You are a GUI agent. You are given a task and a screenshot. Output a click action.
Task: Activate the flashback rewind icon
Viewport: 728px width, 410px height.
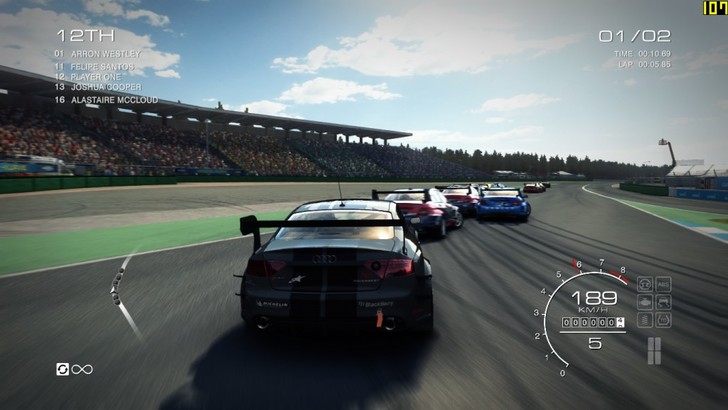[63, 369]
